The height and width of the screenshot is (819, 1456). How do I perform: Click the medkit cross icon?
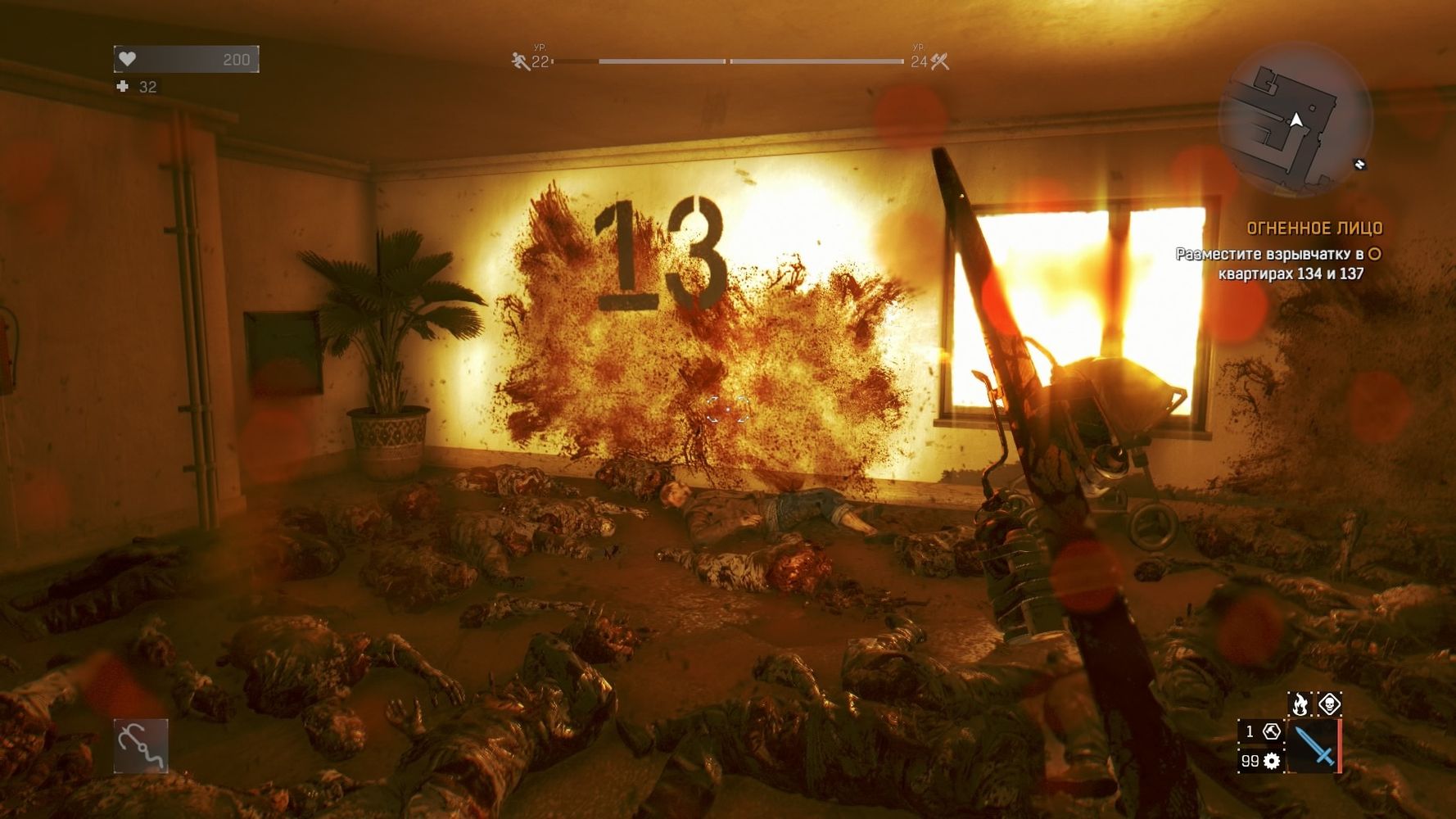point(123,86)
